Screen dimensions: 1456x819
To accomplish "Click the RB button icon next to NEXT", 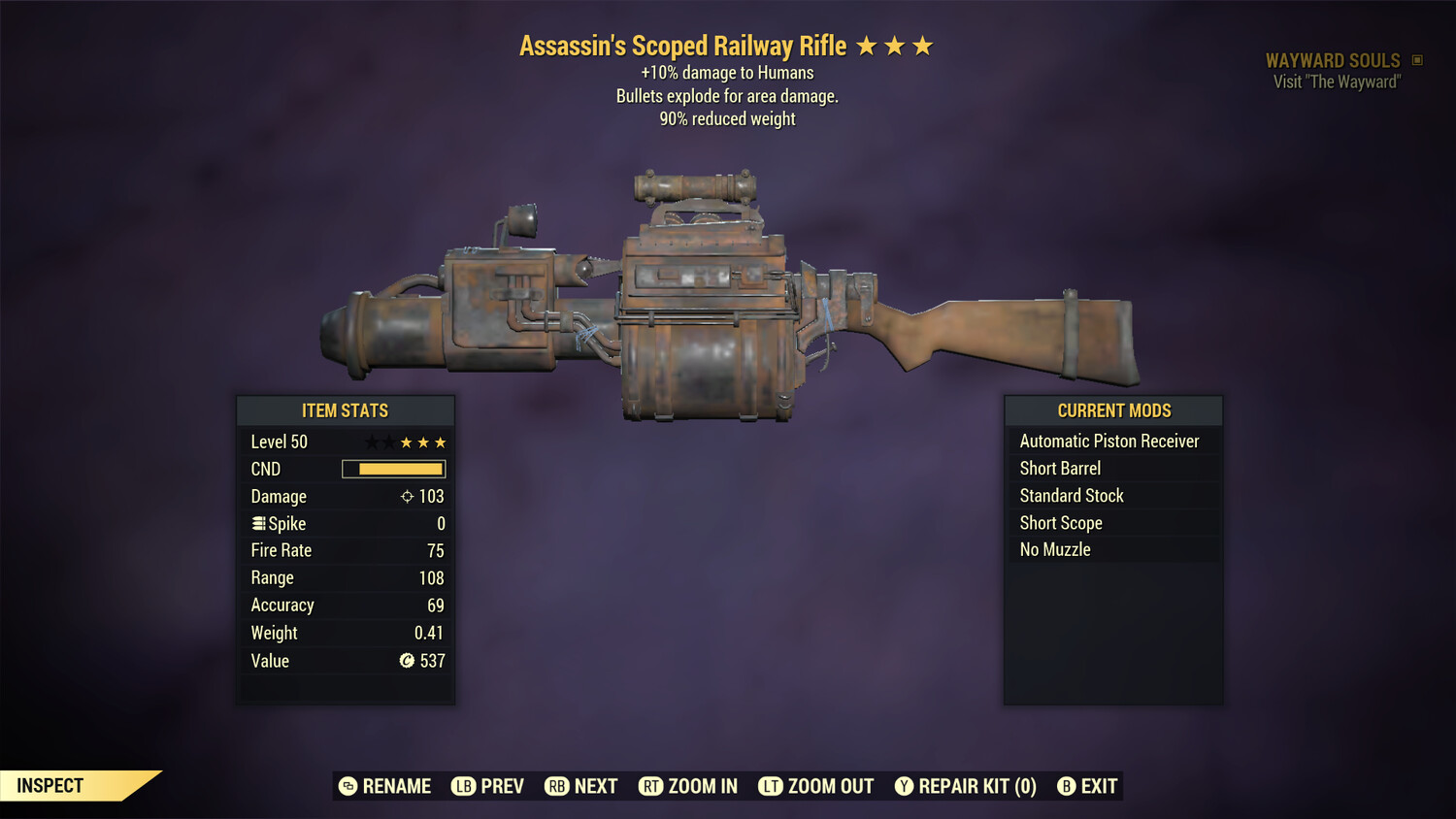I will (558, 786).
